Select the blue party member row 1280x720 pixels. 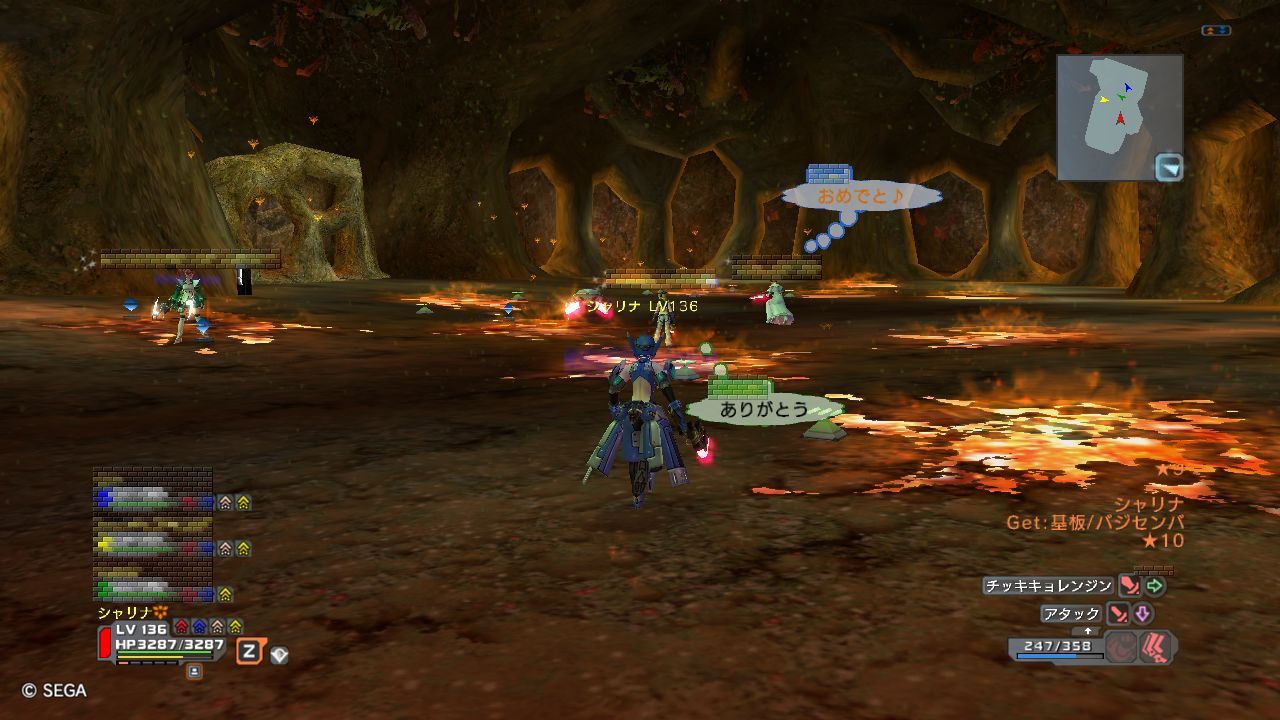pos(155,501)
